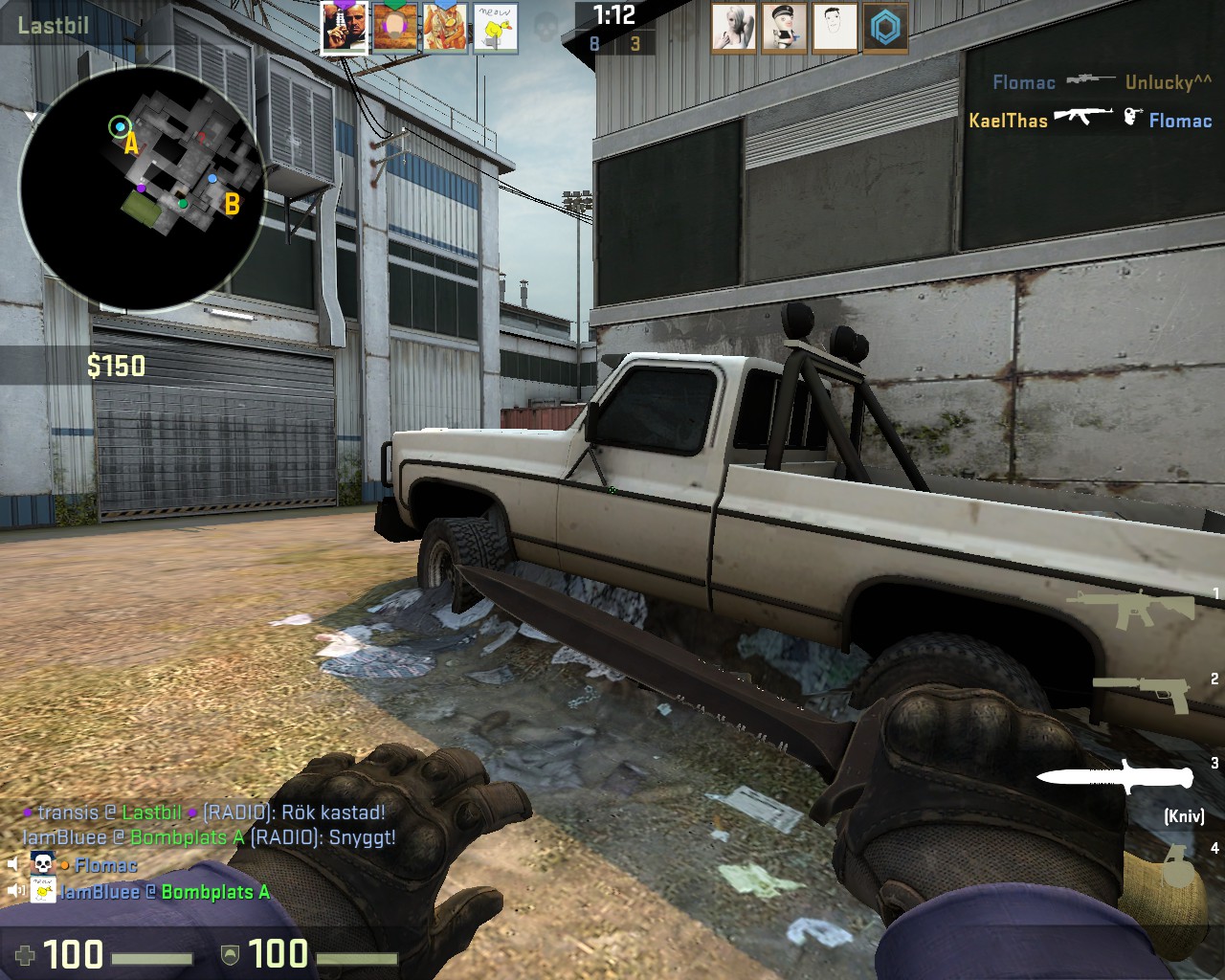1225x980 pixels.
Task: Switch to the silenced pistol slot
Action: click(x=1141, y=692)
